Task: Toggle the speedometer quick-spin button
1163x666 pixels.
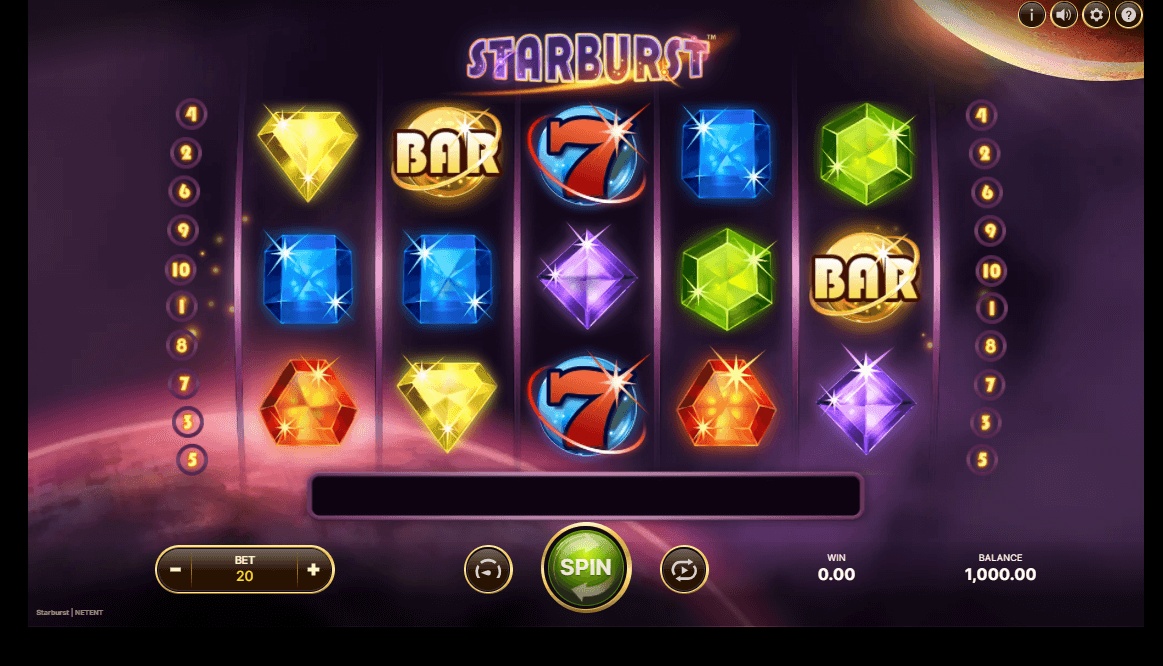Action: [488, 570]
